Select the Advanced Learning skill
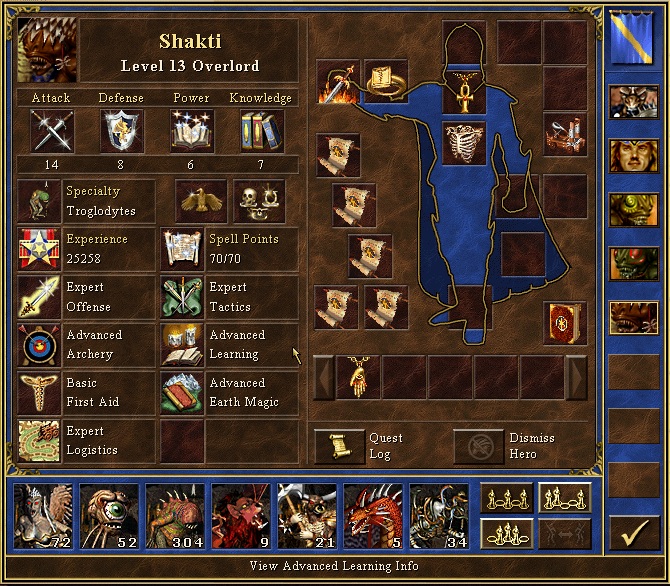 [182, 345]
